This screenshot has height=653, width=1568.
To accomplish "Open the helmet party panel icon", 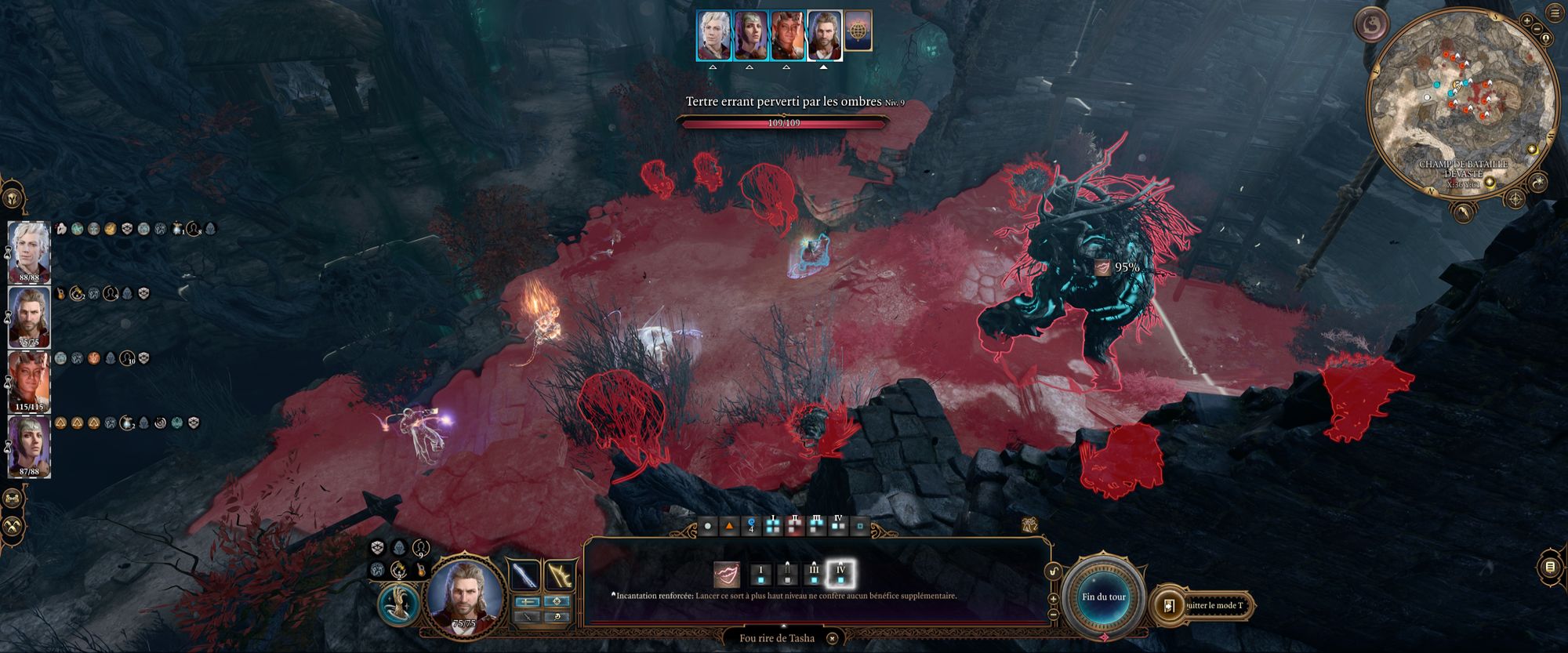I will click(13, 194).
